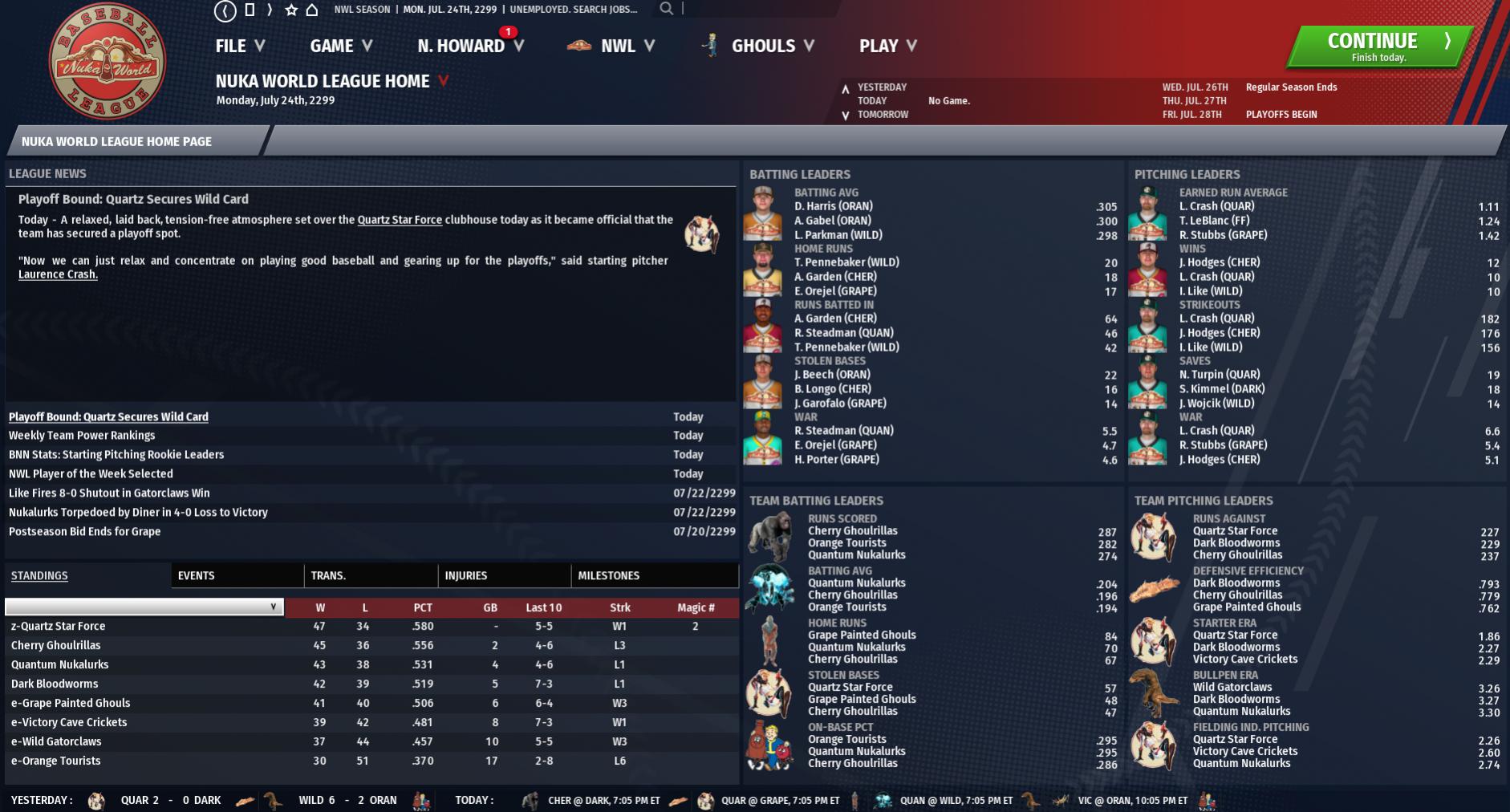This screenshot has width=1510, height=812.
Task: Click the green Continue button
Action: pyautogui.click(x=1378, y=47)
